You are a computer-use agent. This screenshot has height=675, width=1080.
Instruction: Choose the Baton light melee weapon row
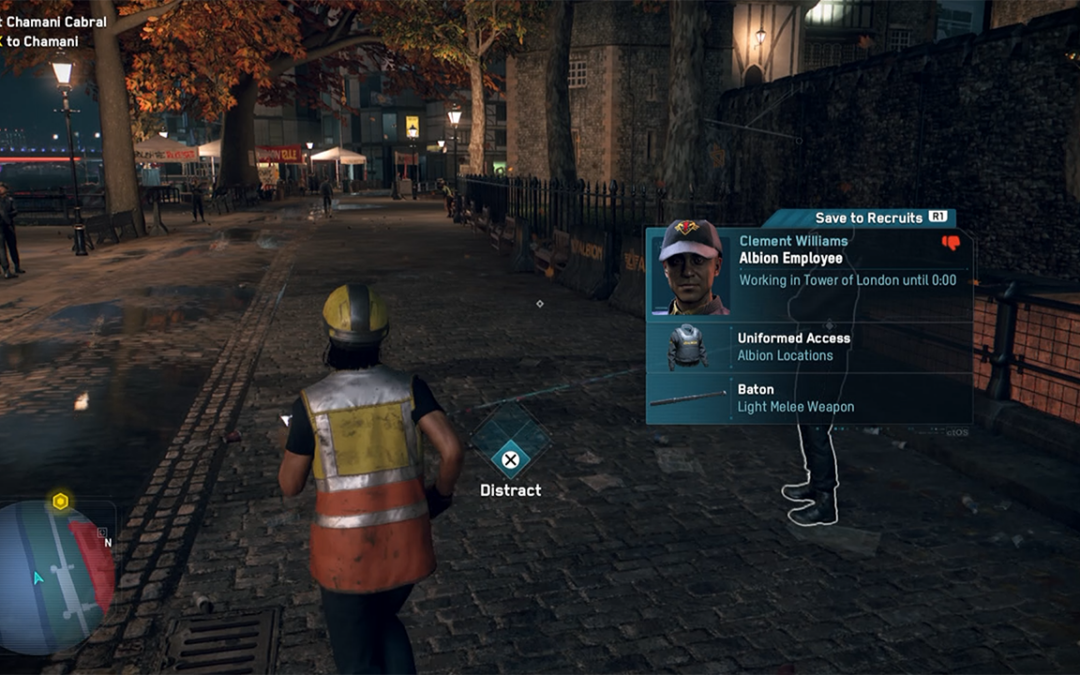pos(808,399)
